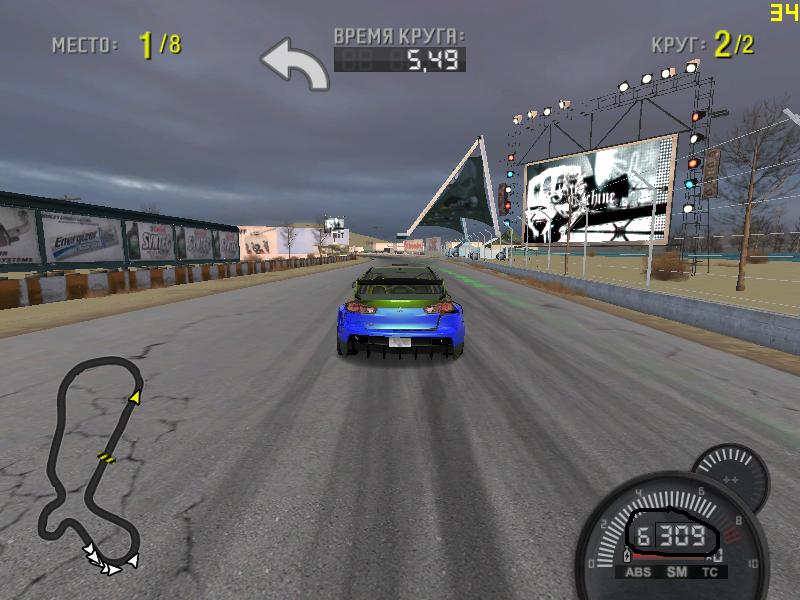Click the yellow player marker on minimap
This screenshot has height=600, width=800.
(x=134, y=398)
